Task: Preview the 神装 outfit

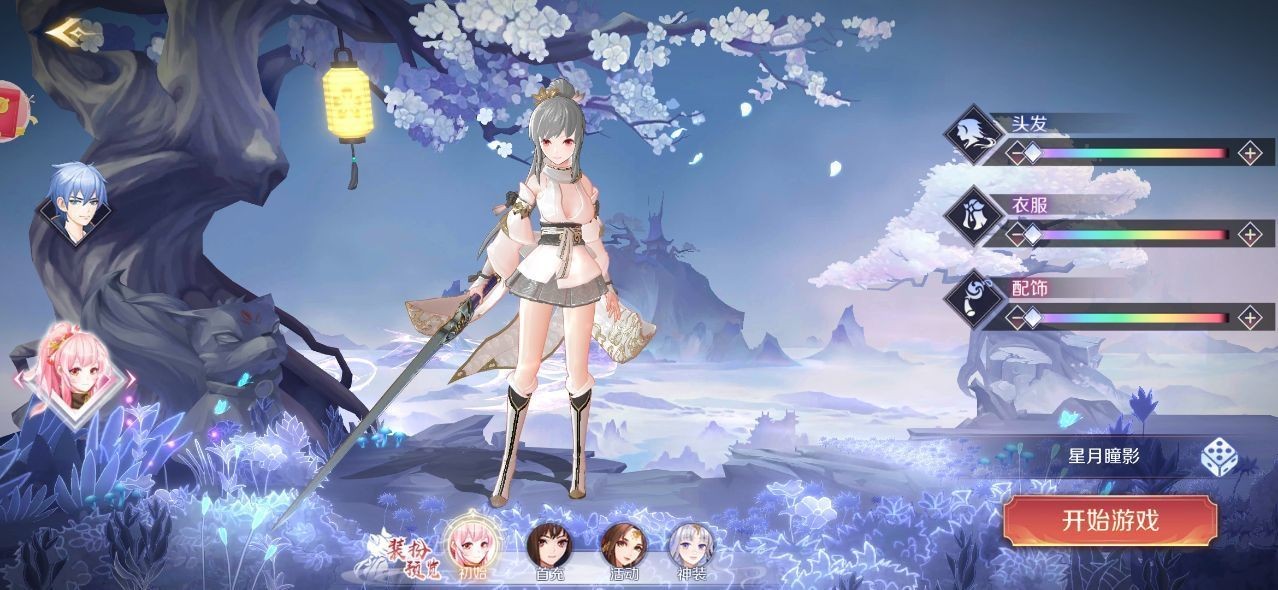Action: click(x=691, y=546)
